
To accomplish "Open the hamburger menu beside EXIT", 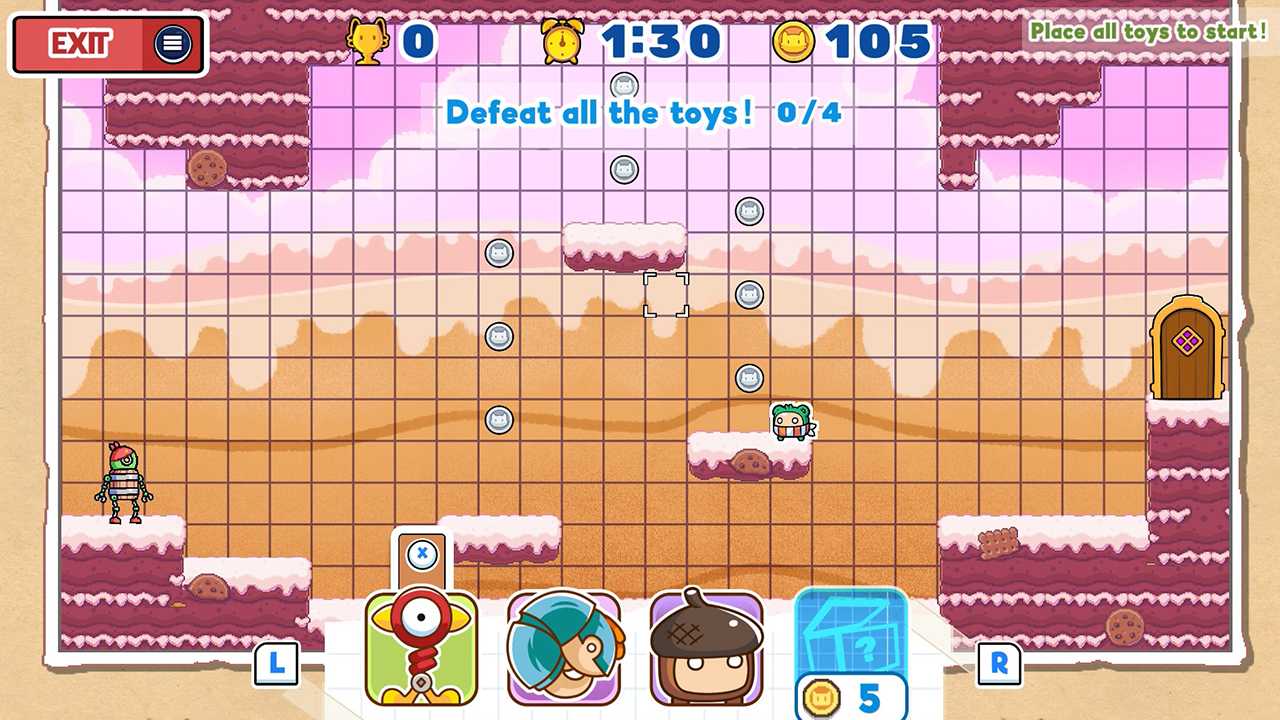I will pos(172,43).
